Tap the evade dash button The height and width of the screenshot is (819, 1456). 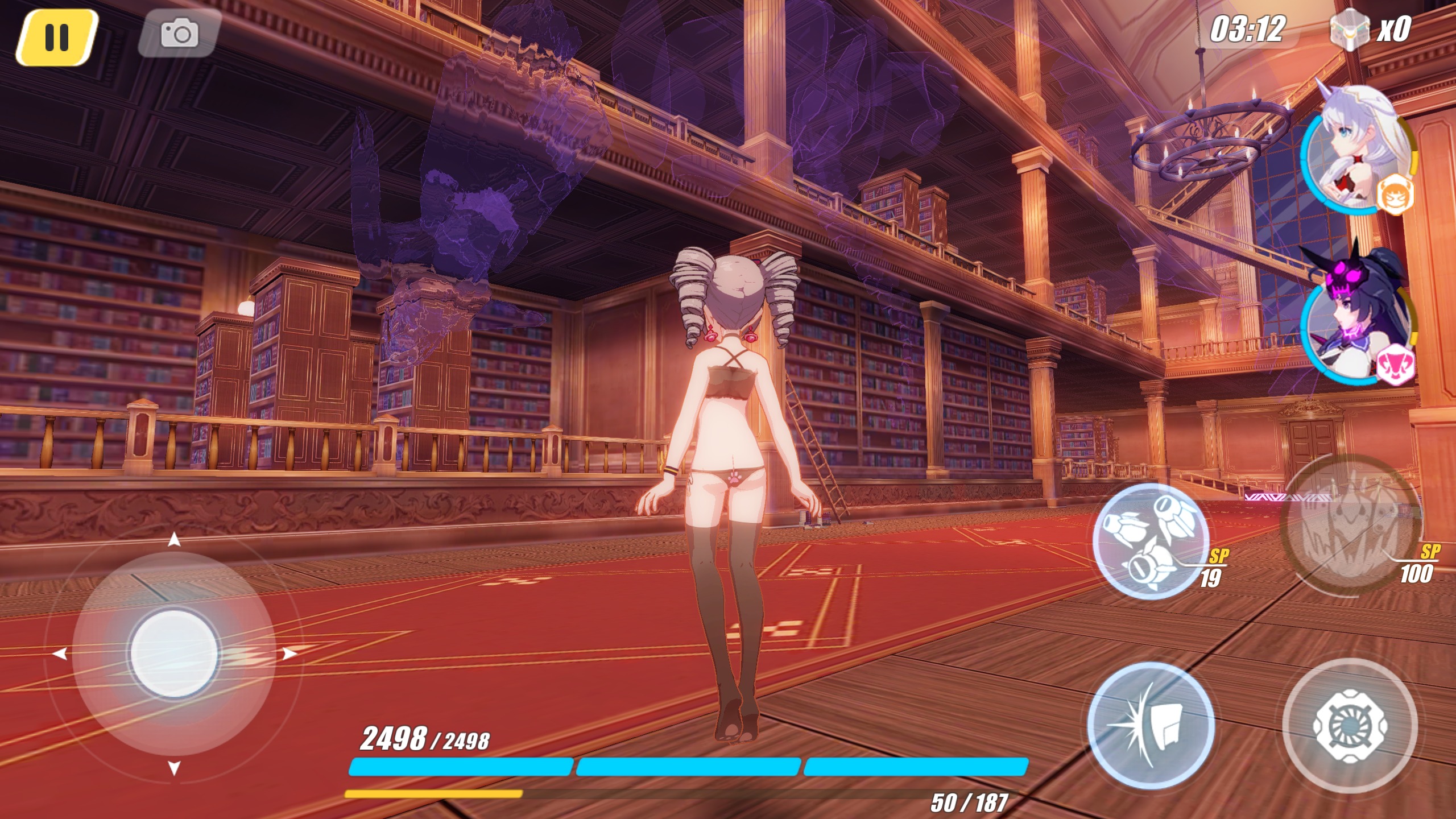coord(1150,725)
